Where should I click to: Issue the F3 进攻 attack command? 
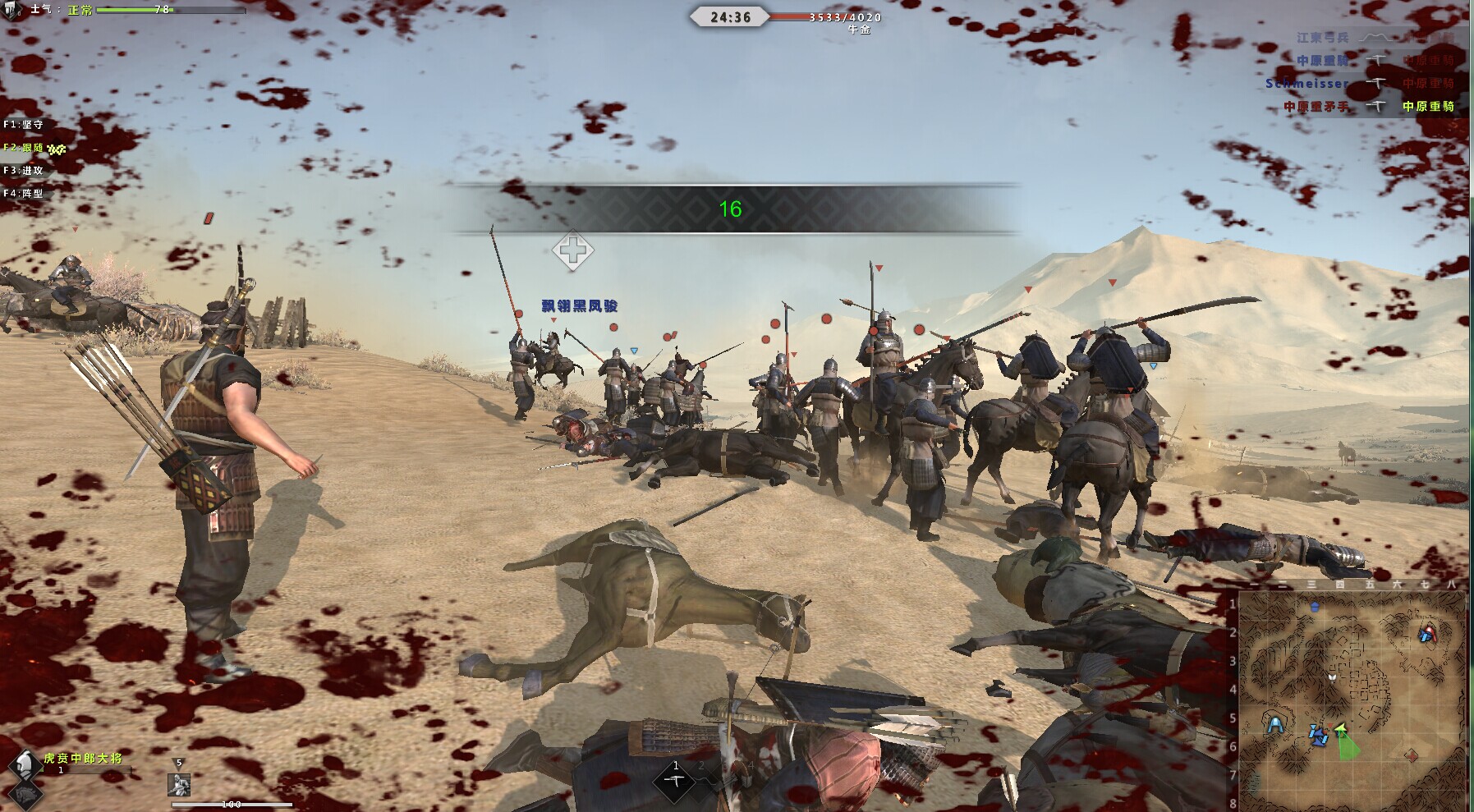(23, 171)
